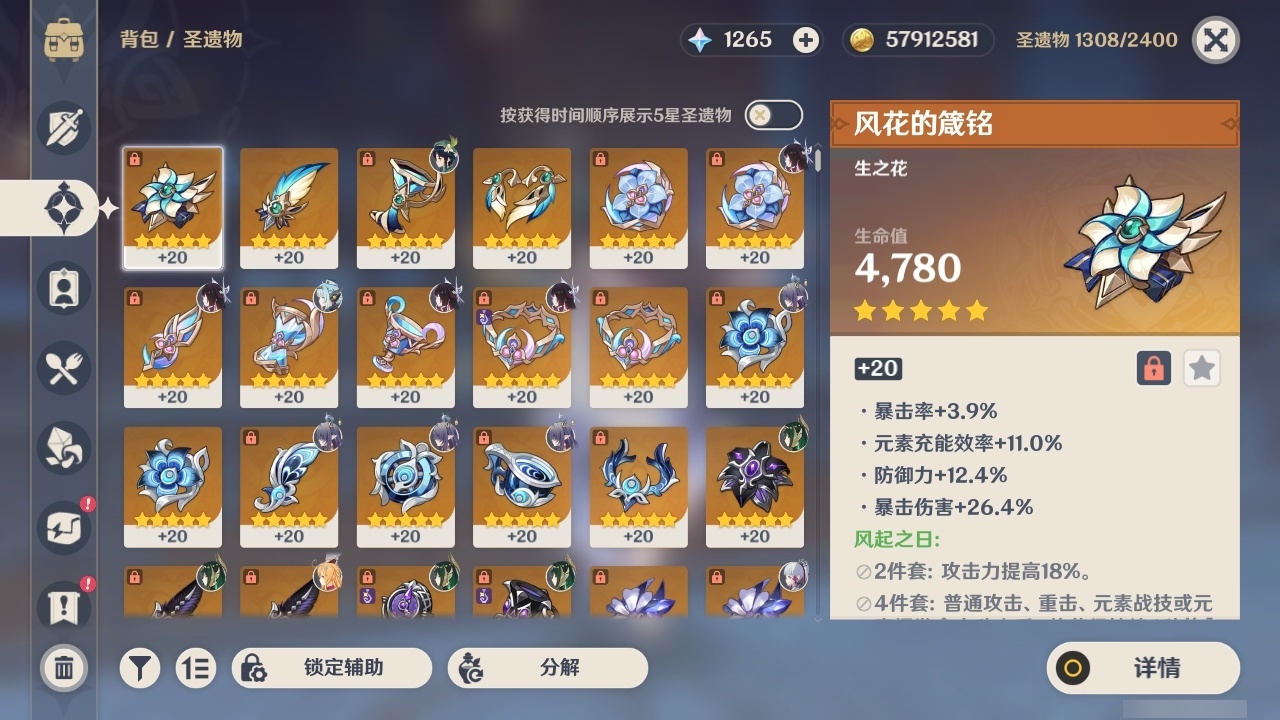Click the sort order icon beside the filter

196,668
